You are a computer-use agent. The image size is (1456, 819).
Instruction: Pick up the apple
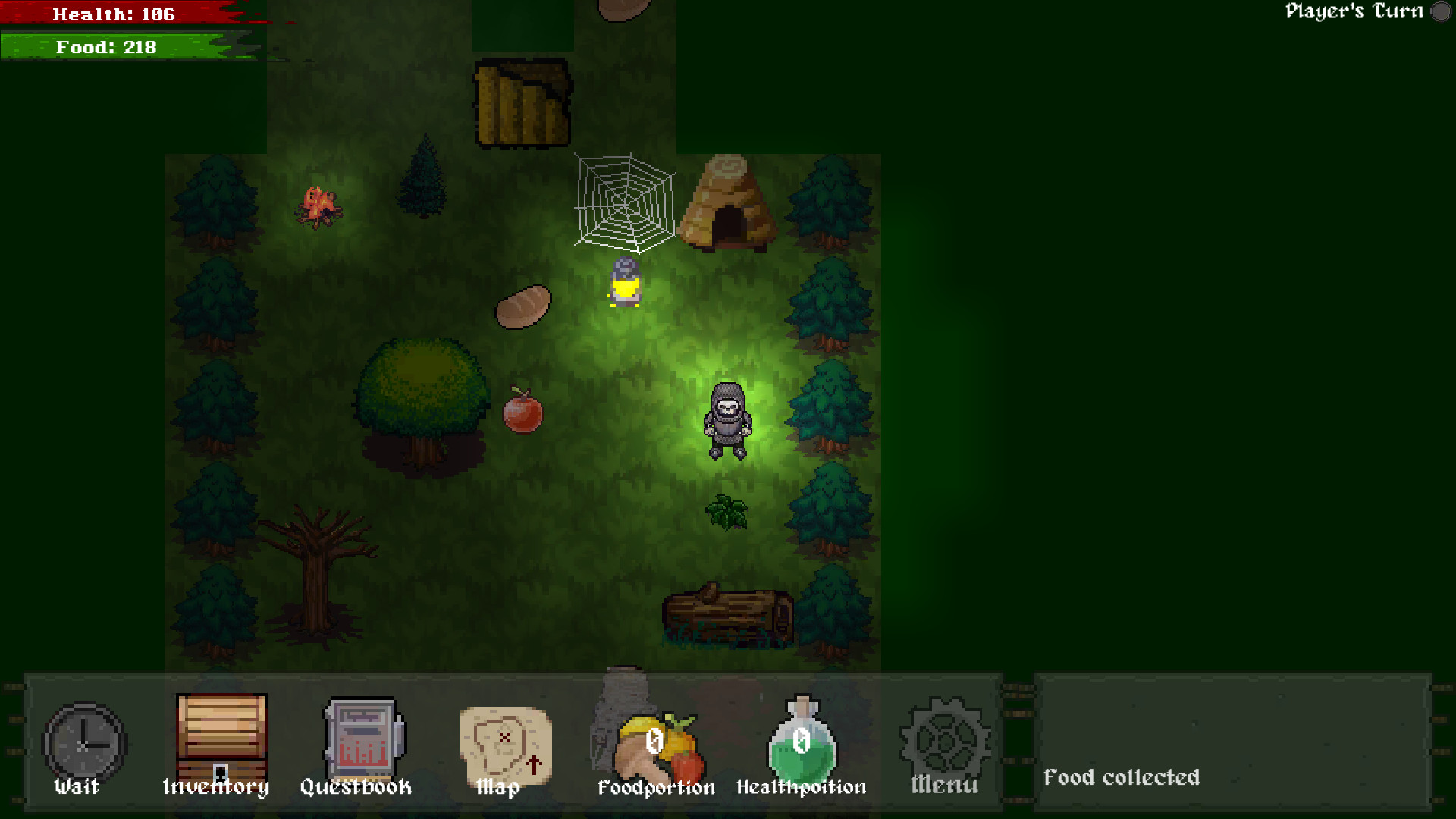click(x=523, y=413)
